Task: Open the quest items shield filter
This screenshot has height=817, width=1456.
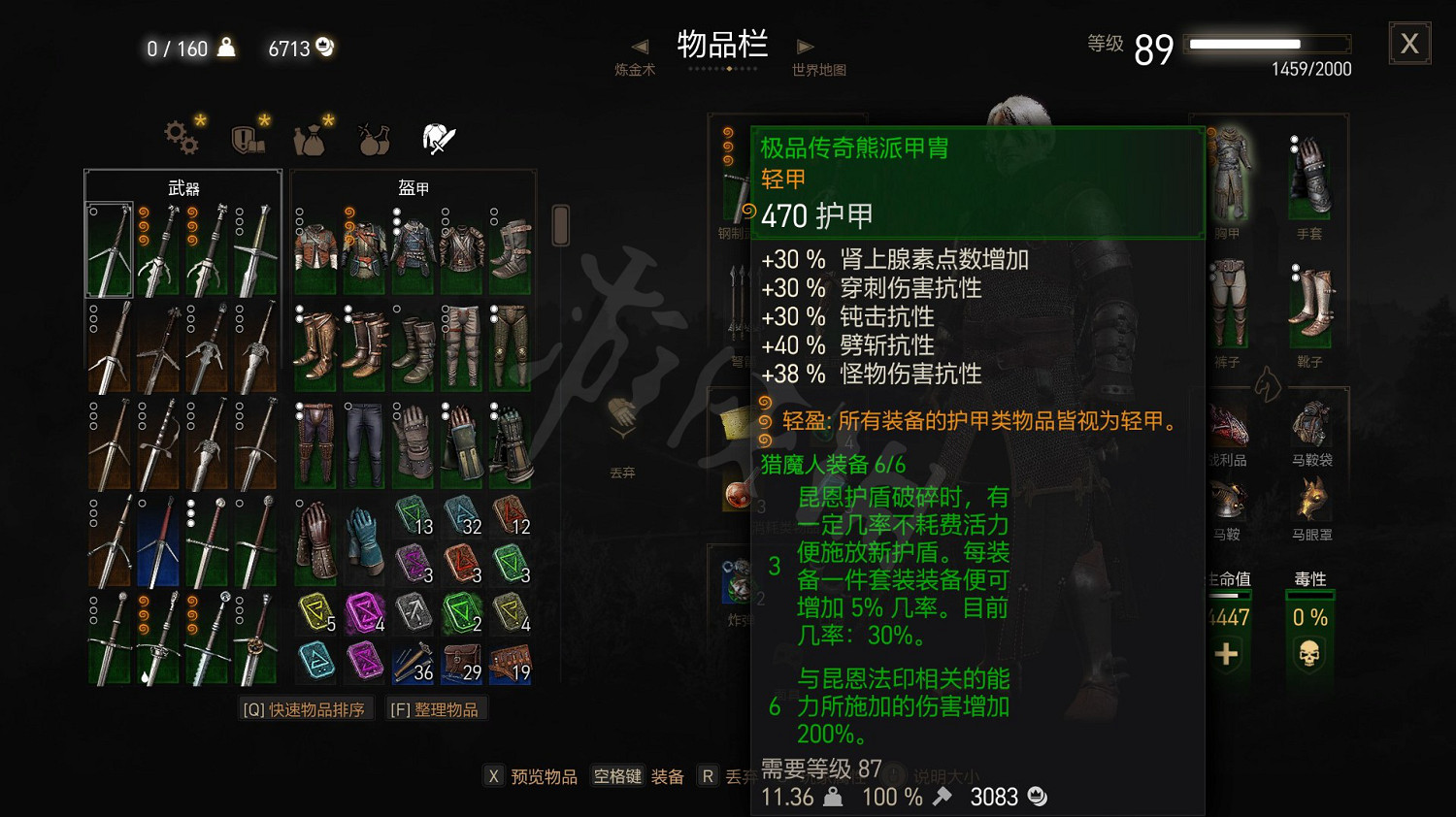Action: (x=245, y=137)
